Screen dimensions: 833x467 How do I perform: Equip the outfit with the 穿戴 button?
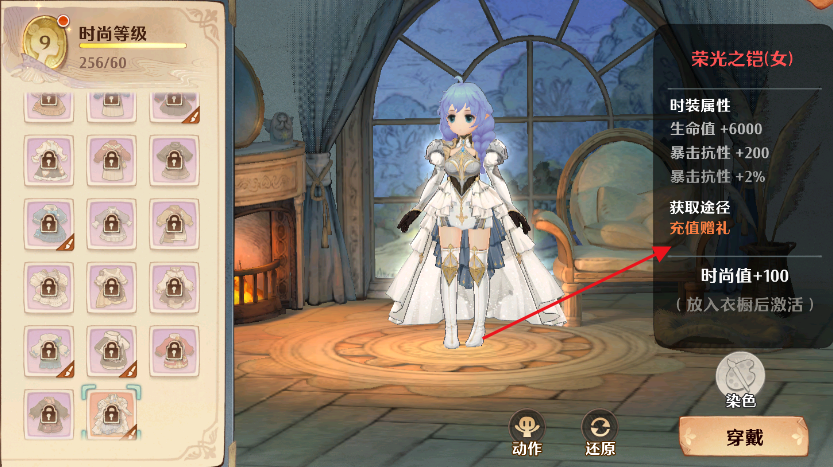[x=745, y=437]
